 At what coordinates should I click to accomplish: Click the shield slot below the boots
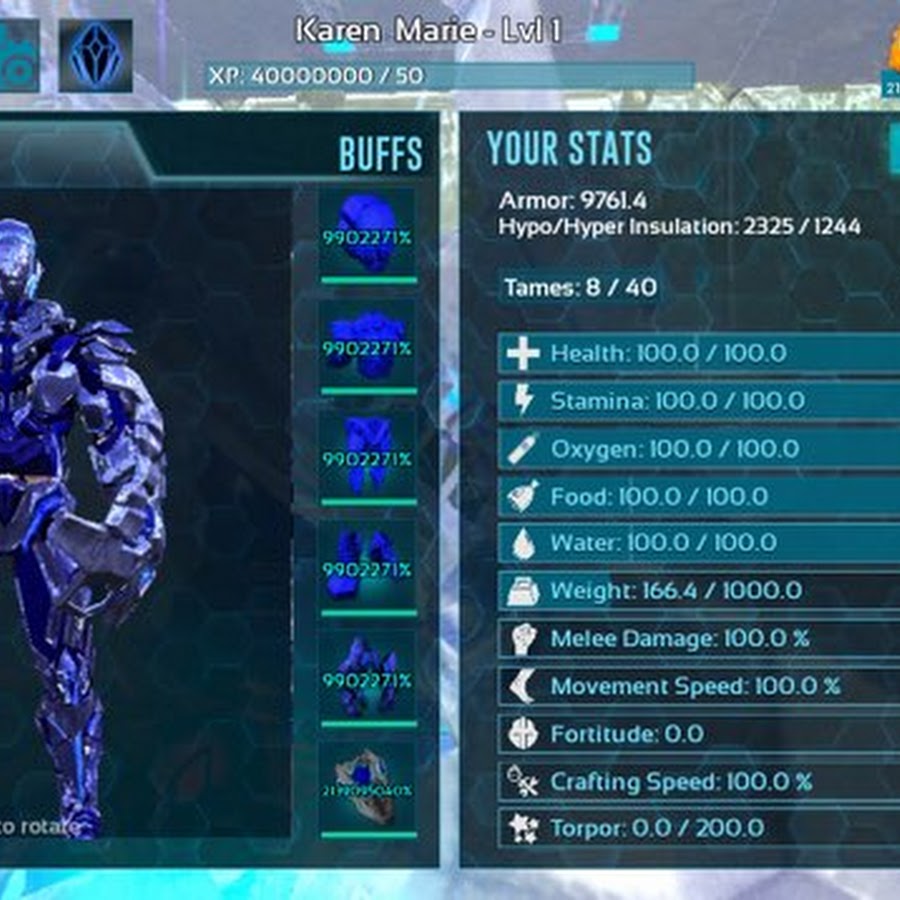coord(366,787)
